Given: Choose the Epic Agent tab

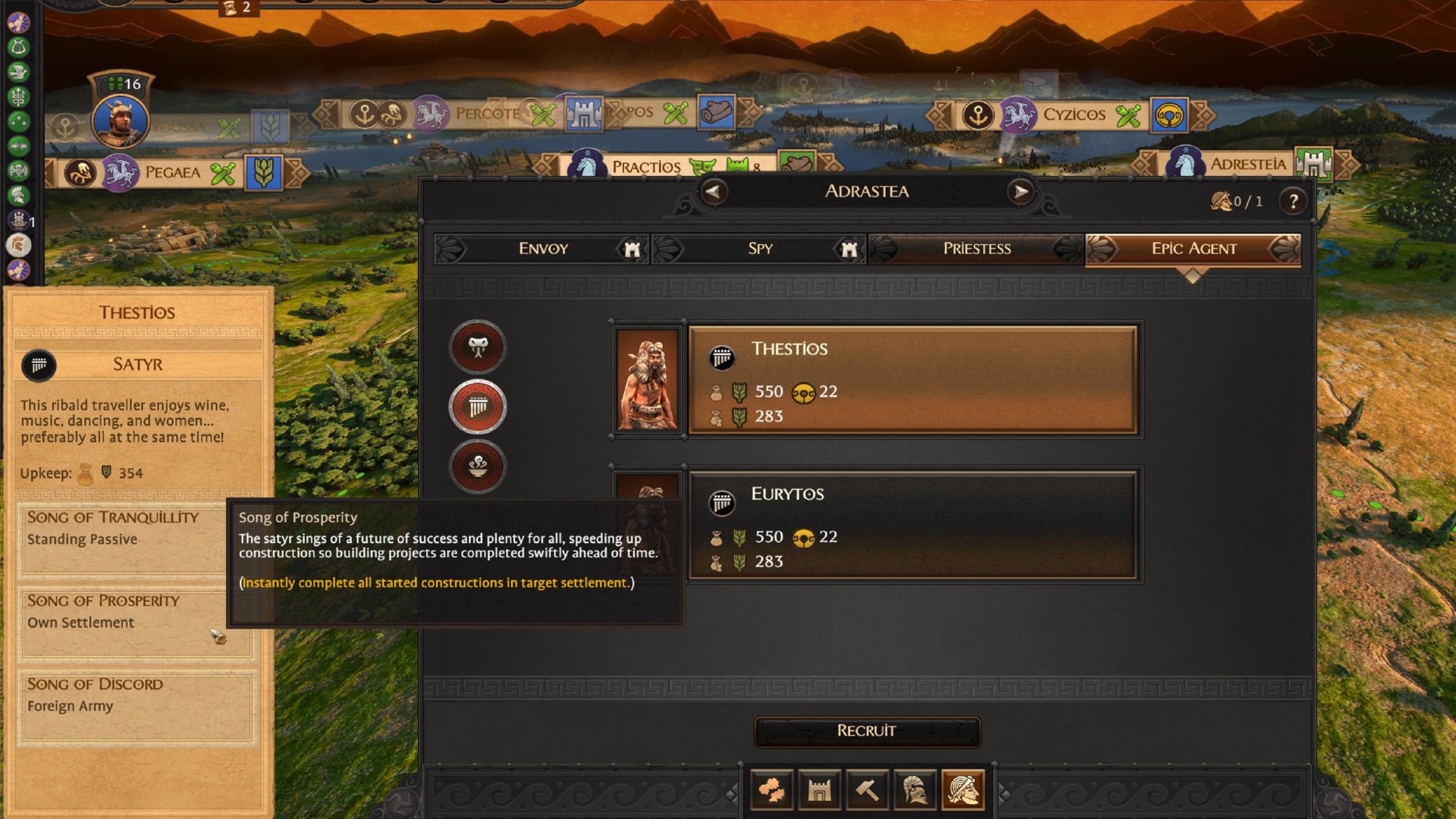Looking at the screenshot, I should click(x=1194, y=249).
